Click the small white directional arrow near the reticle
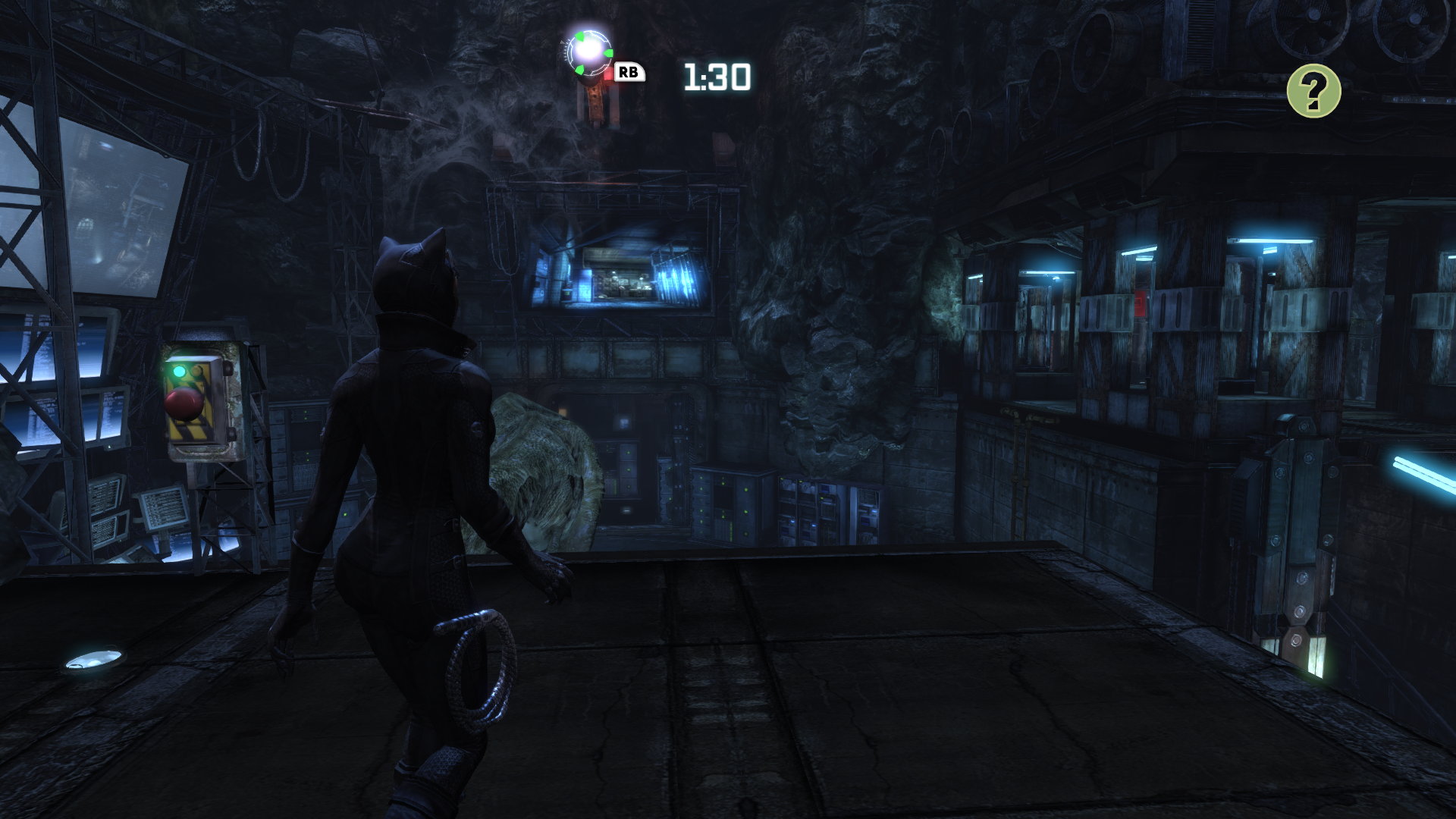This screenshot has width=1456, height=819. tap(562, 42)
